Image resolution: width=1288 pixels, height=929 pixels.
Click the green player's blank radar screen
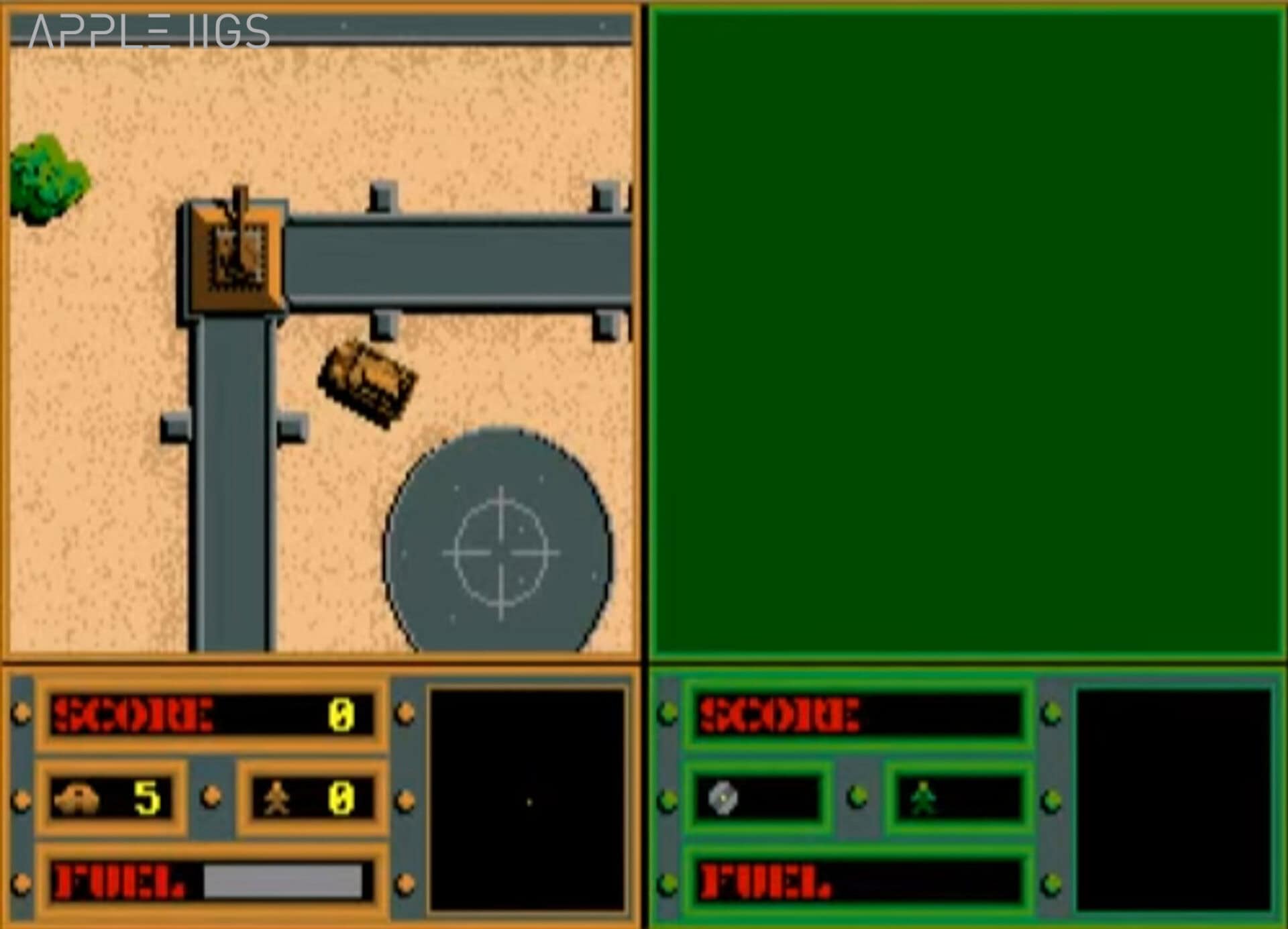coord(1174,800)
